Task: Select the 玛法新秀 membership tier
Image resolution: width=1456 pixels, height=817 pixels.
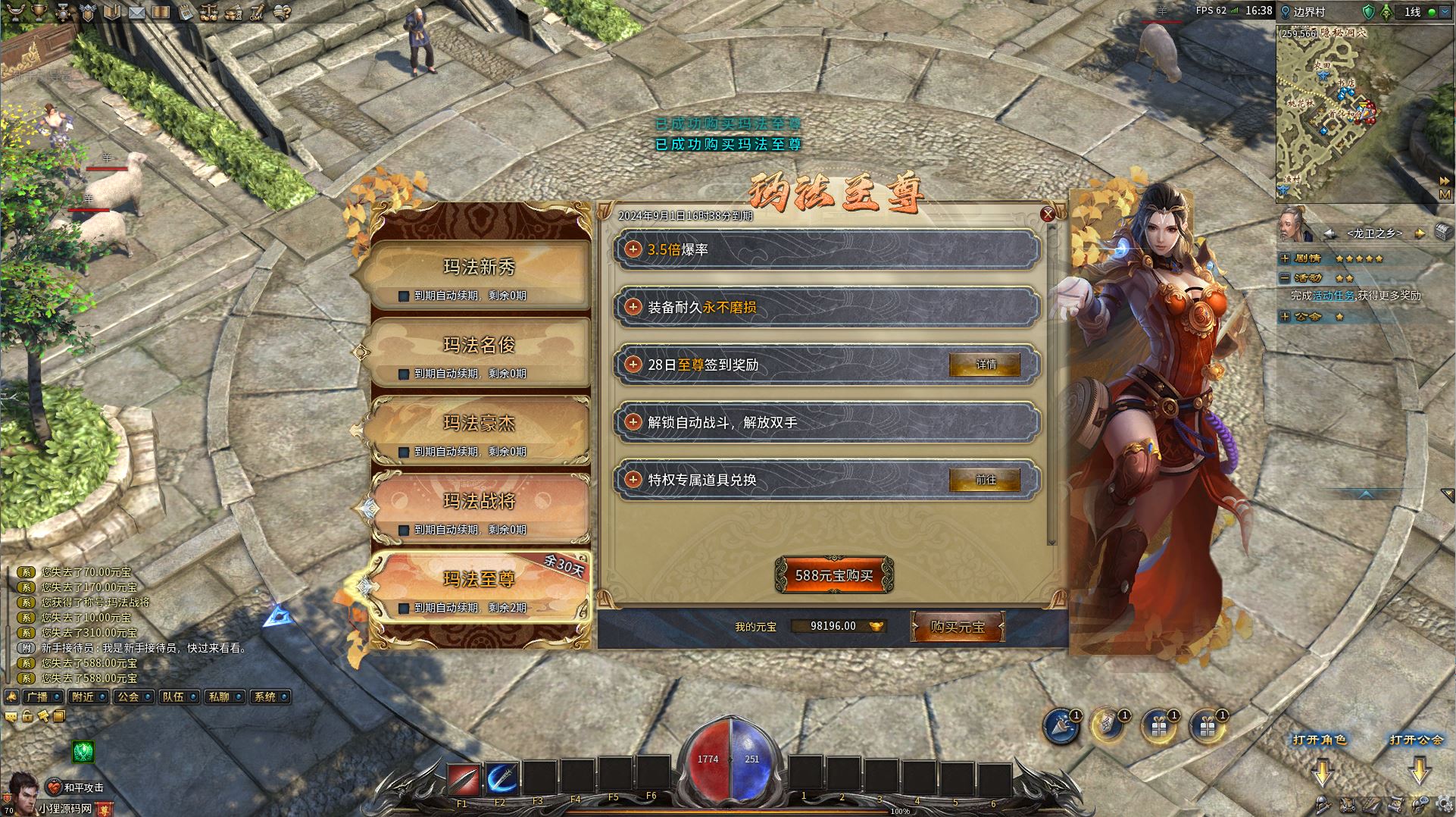Action: pos(479,268)
